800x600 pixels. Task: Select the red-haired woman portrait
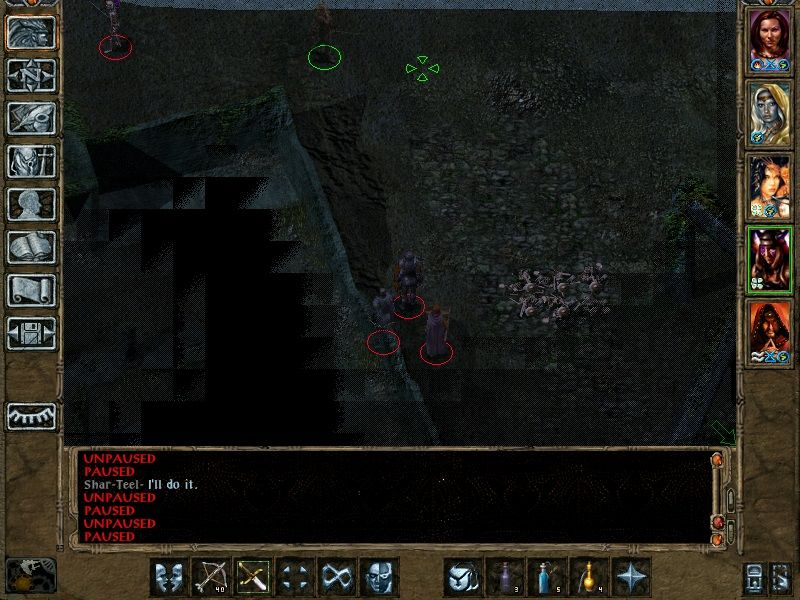(770, 40)
